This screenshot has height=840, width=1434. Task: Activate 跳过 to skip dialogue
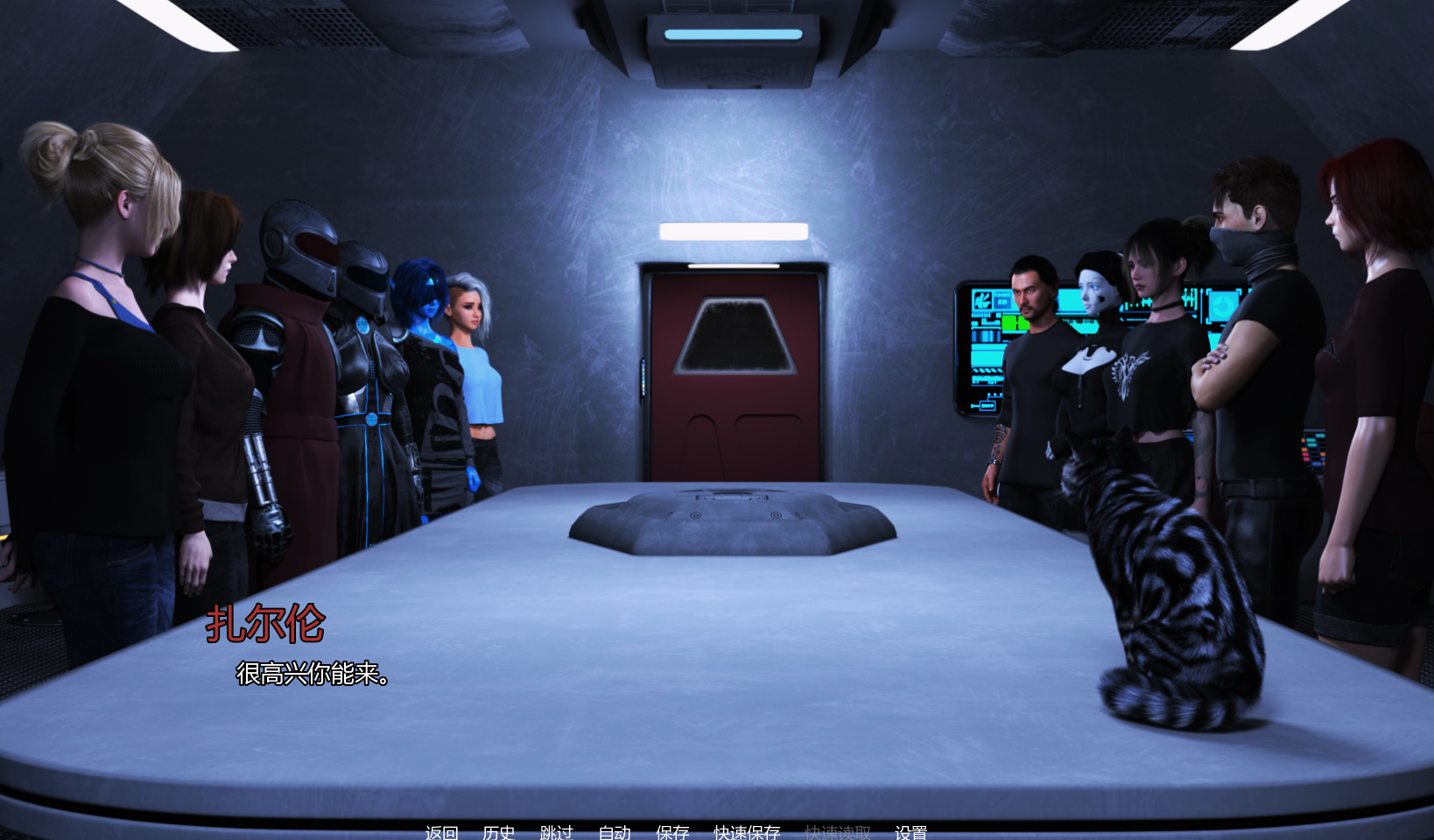(556, 832)
